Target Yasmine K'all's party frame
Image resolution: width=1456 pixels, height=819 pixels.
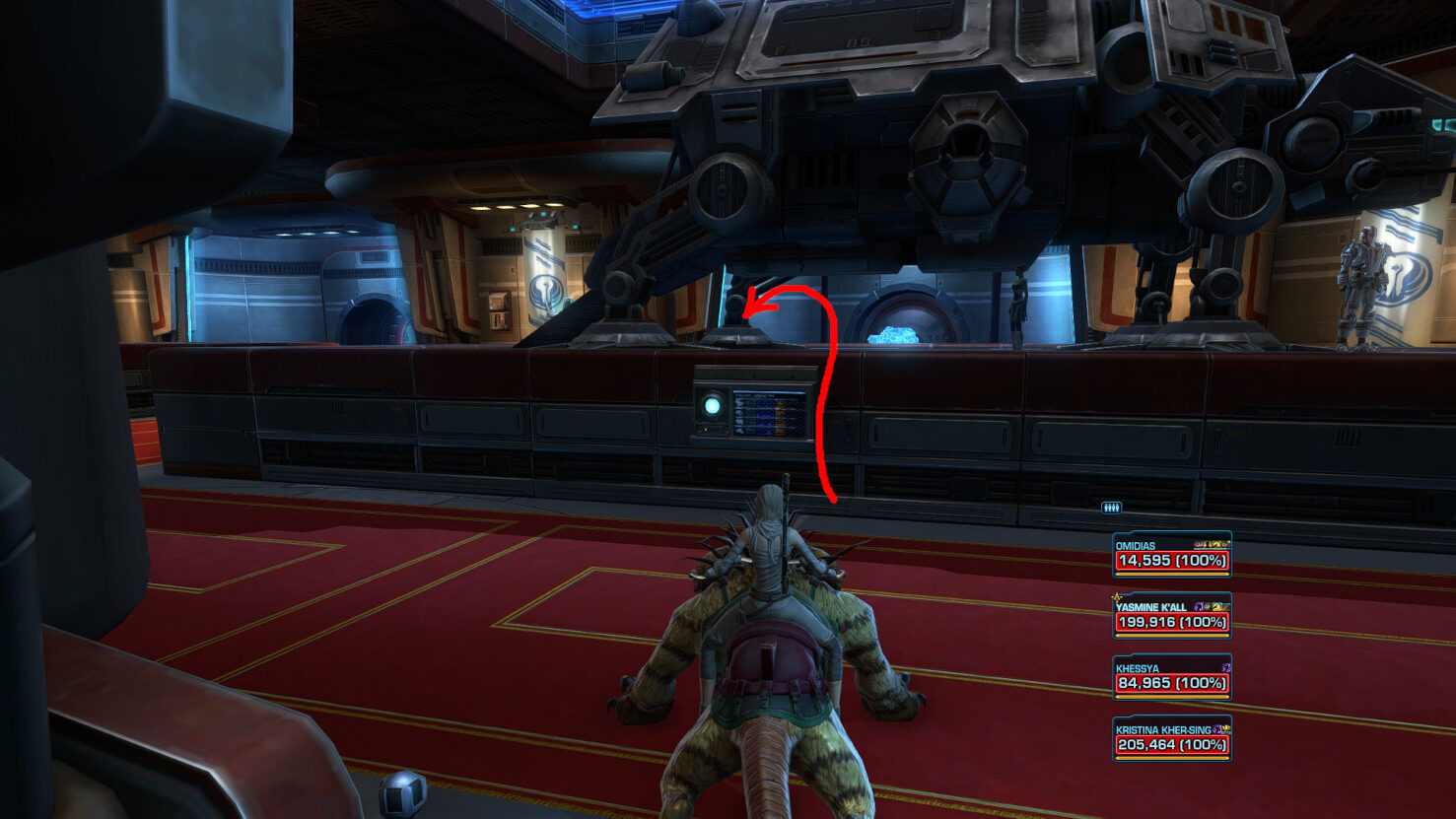pos(1171,616)
